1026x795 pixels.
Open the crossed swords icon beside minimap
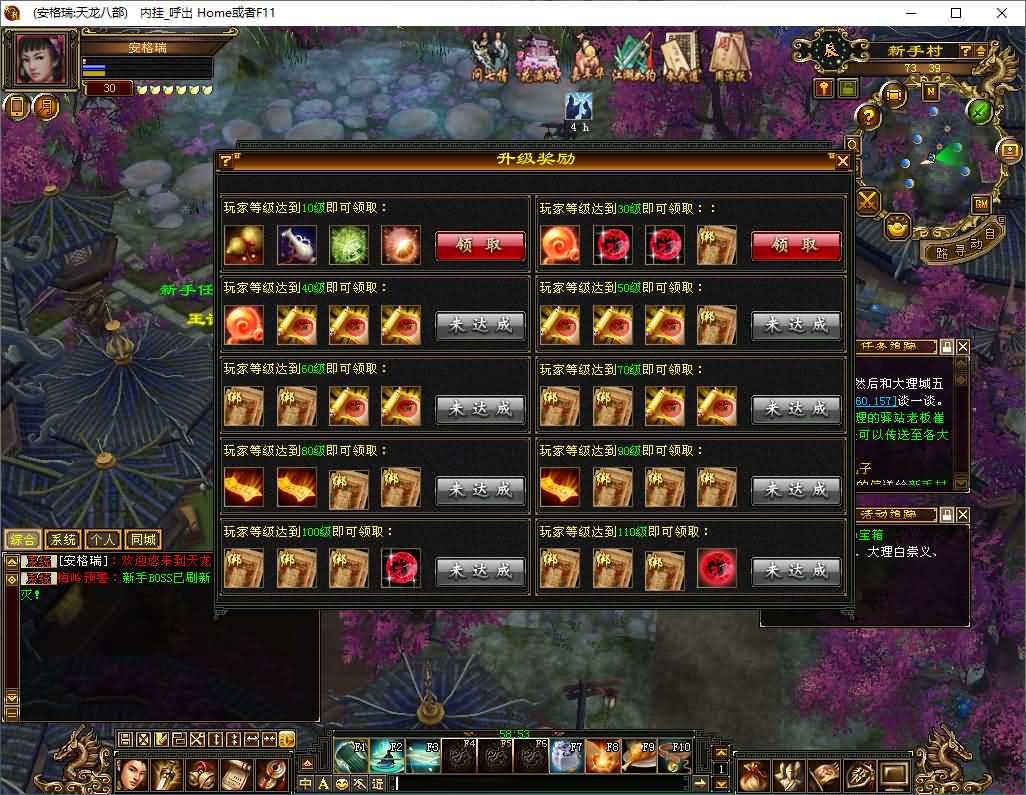pos(866,201)
